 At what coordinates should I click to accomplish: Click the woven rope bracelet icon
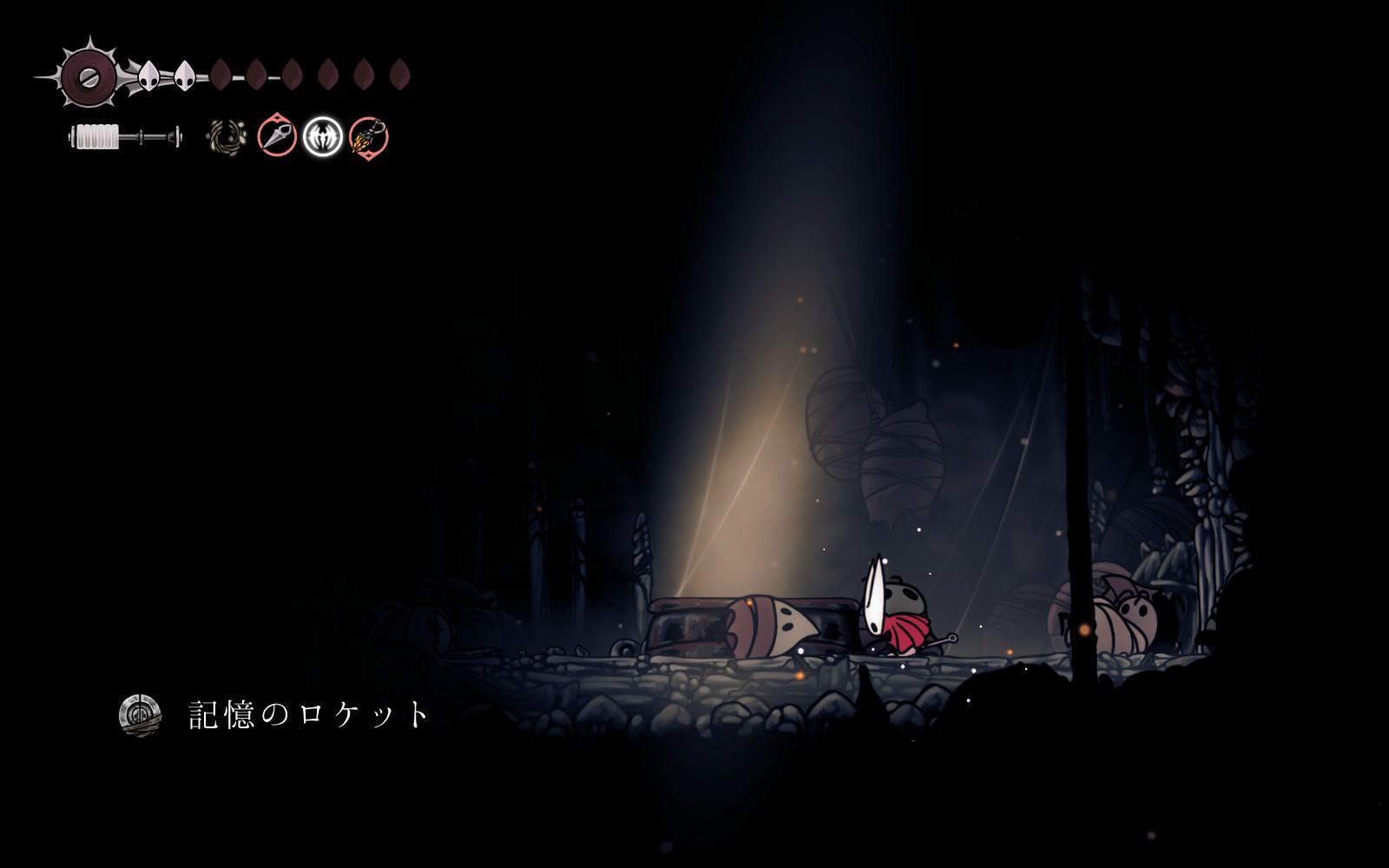click(227, 137)
